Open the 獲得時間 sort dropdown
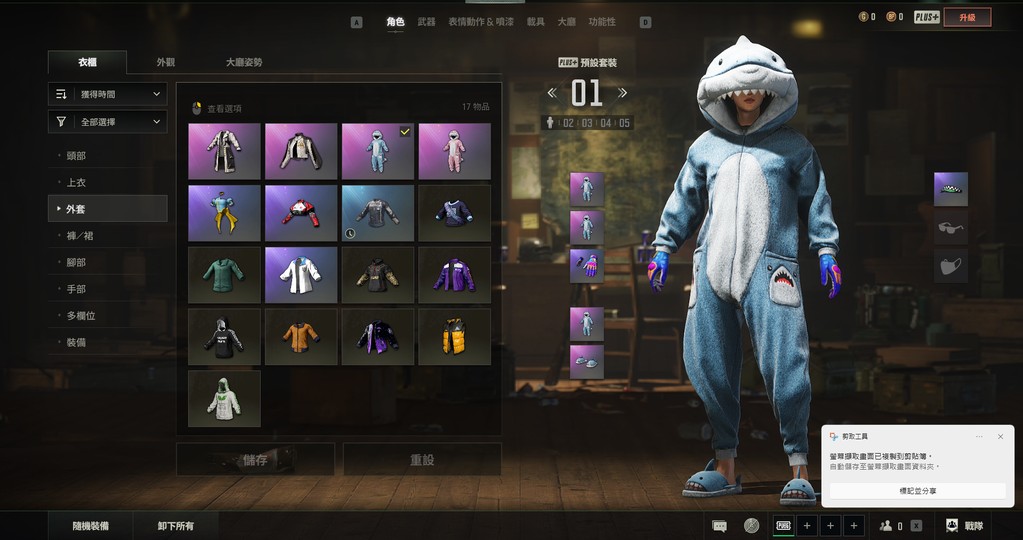 (x=107, y=94)
